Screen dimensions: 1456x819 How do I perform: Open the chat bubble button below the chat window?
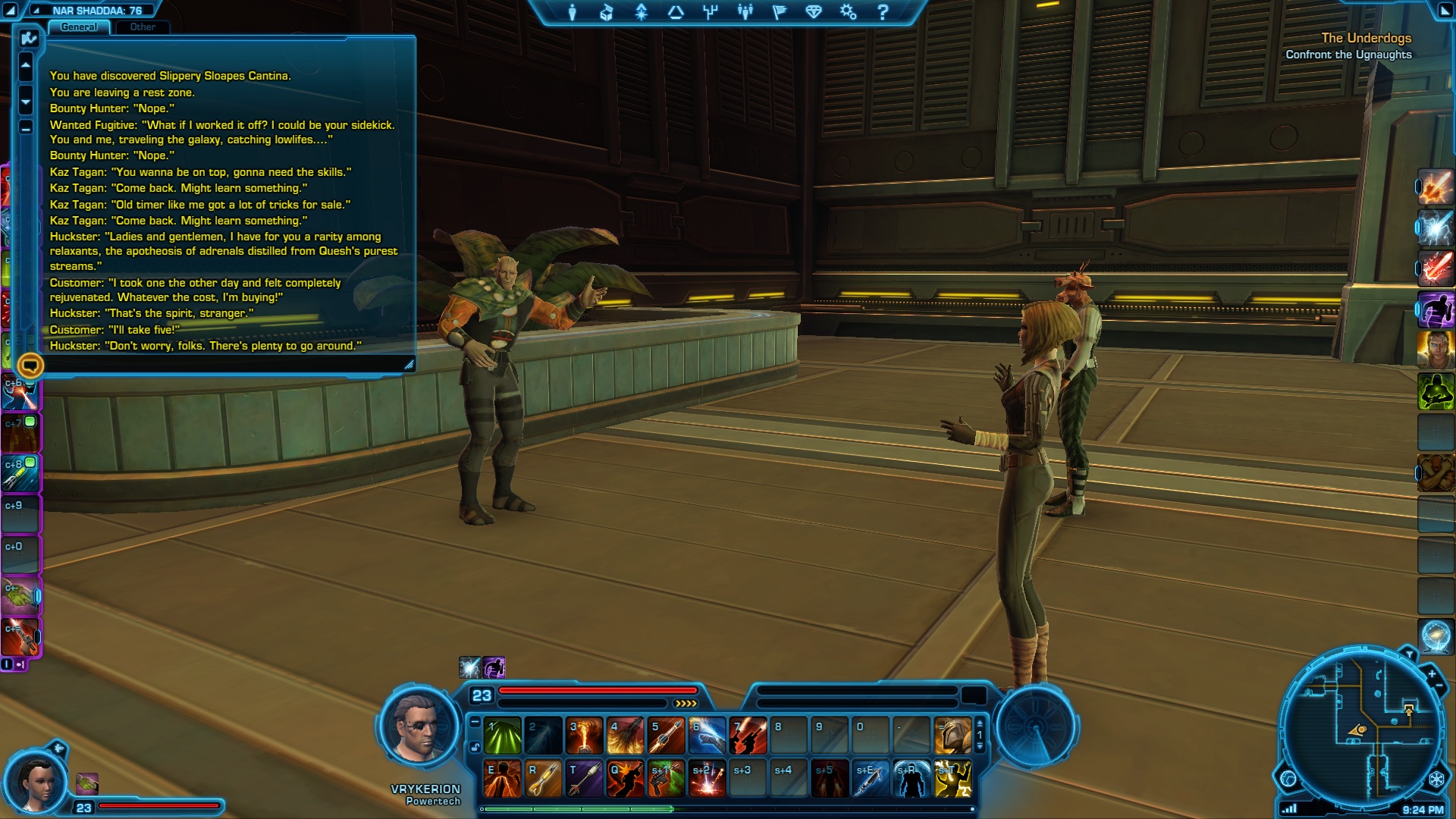pyautogui.click(x=30, y=366)
